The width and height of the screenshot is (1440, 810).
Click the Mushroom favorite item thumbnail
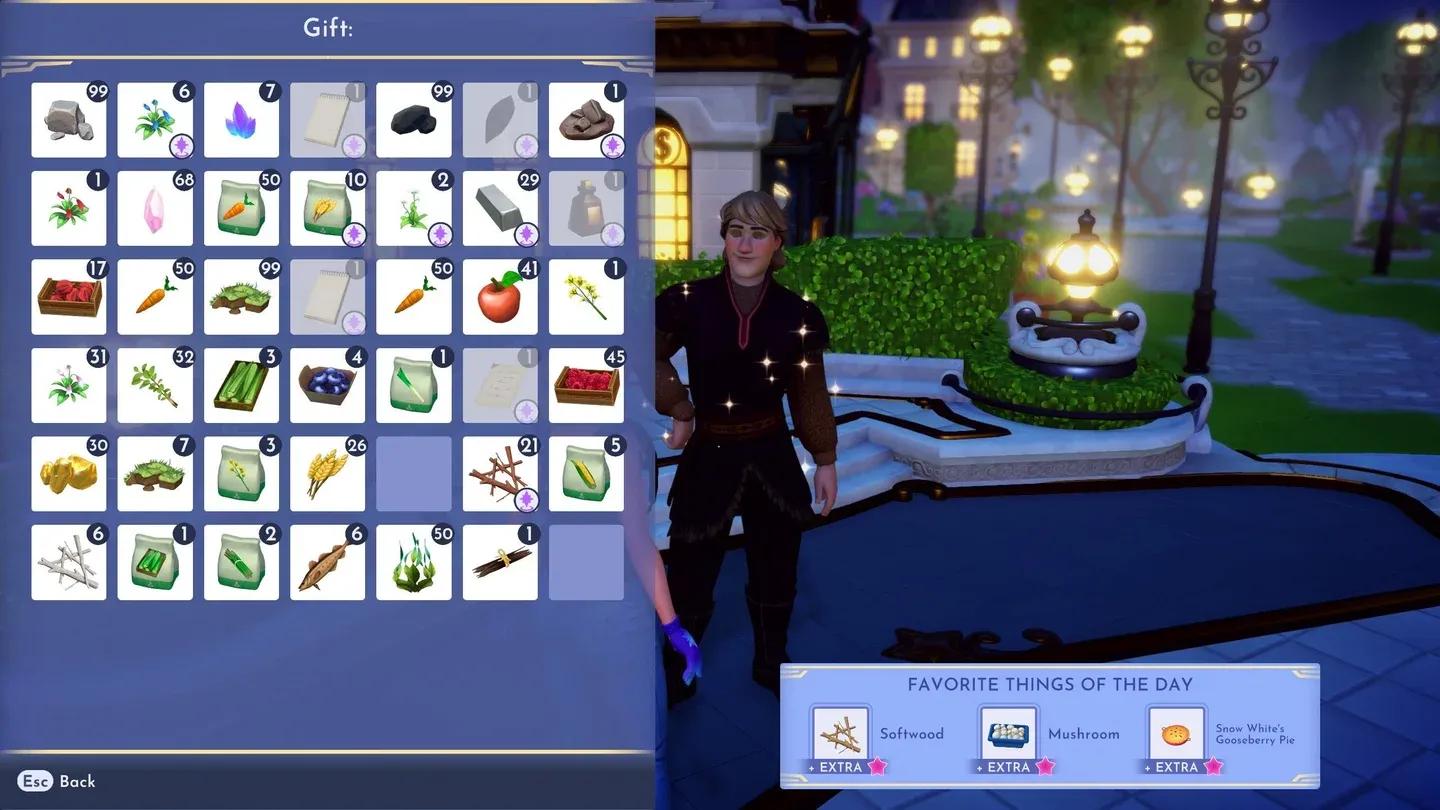point(1008,733)
